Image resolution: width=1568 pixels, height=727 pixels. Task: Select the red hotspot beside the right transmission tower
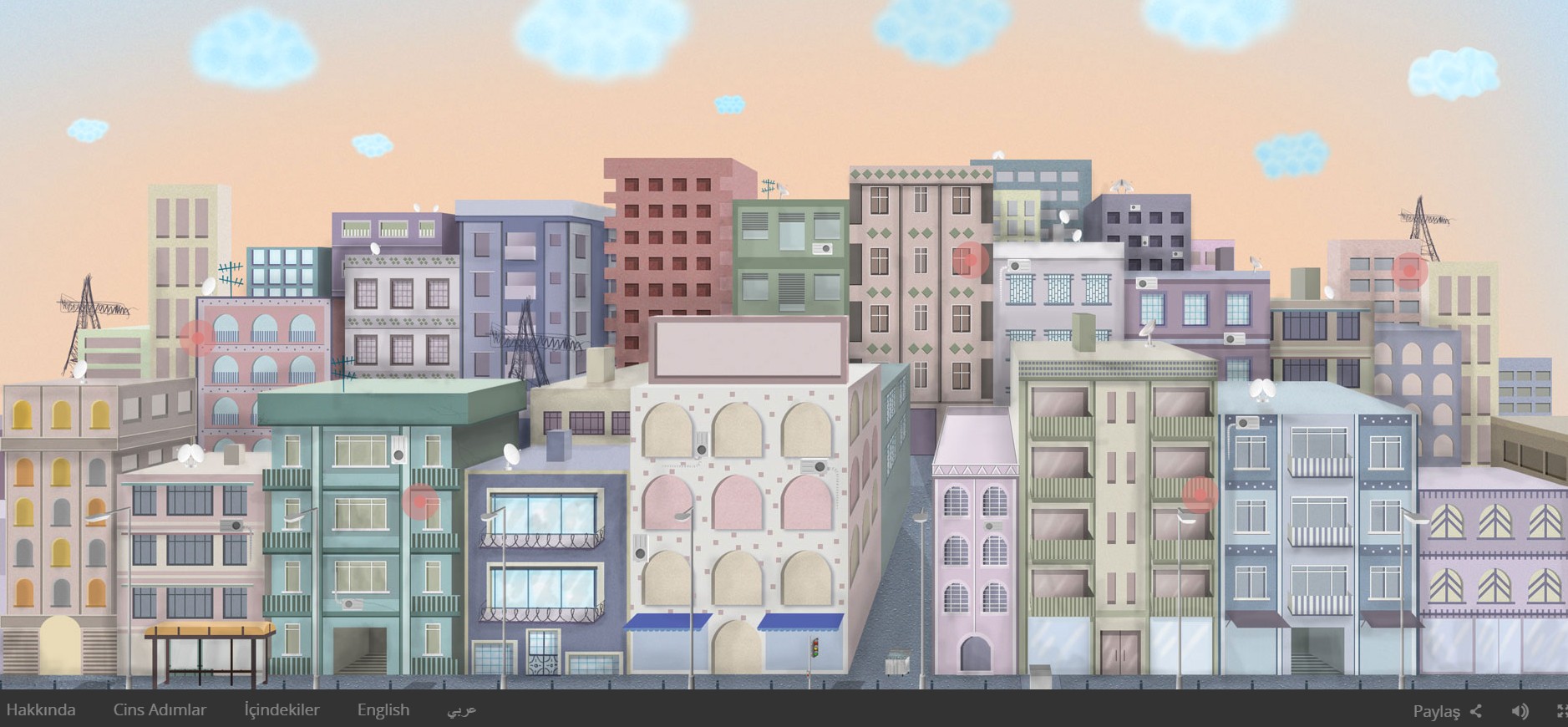[1409, 271]
